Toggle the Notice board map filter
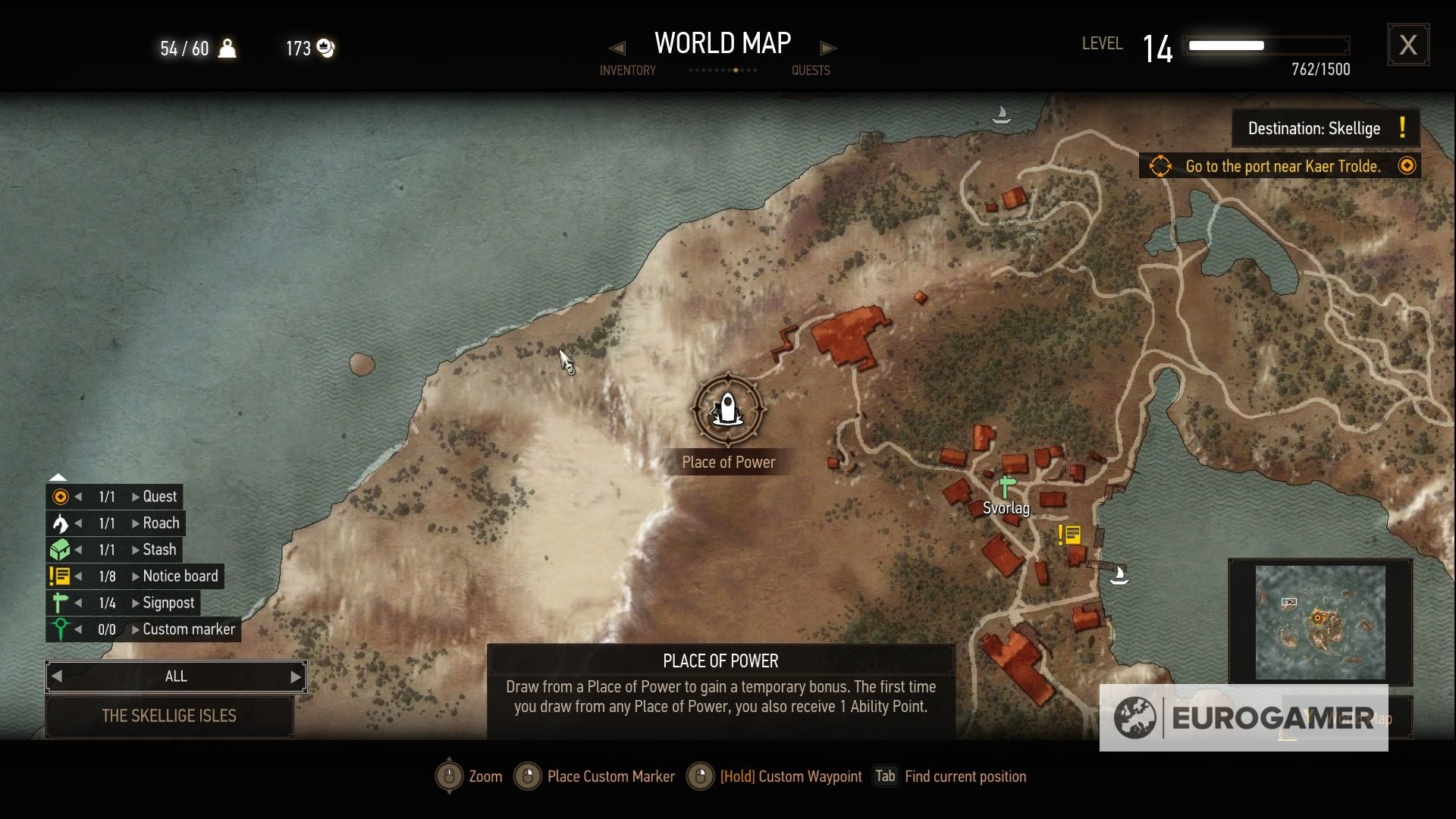This screenshot has height=819, width=1456. [x=59, y=576]
